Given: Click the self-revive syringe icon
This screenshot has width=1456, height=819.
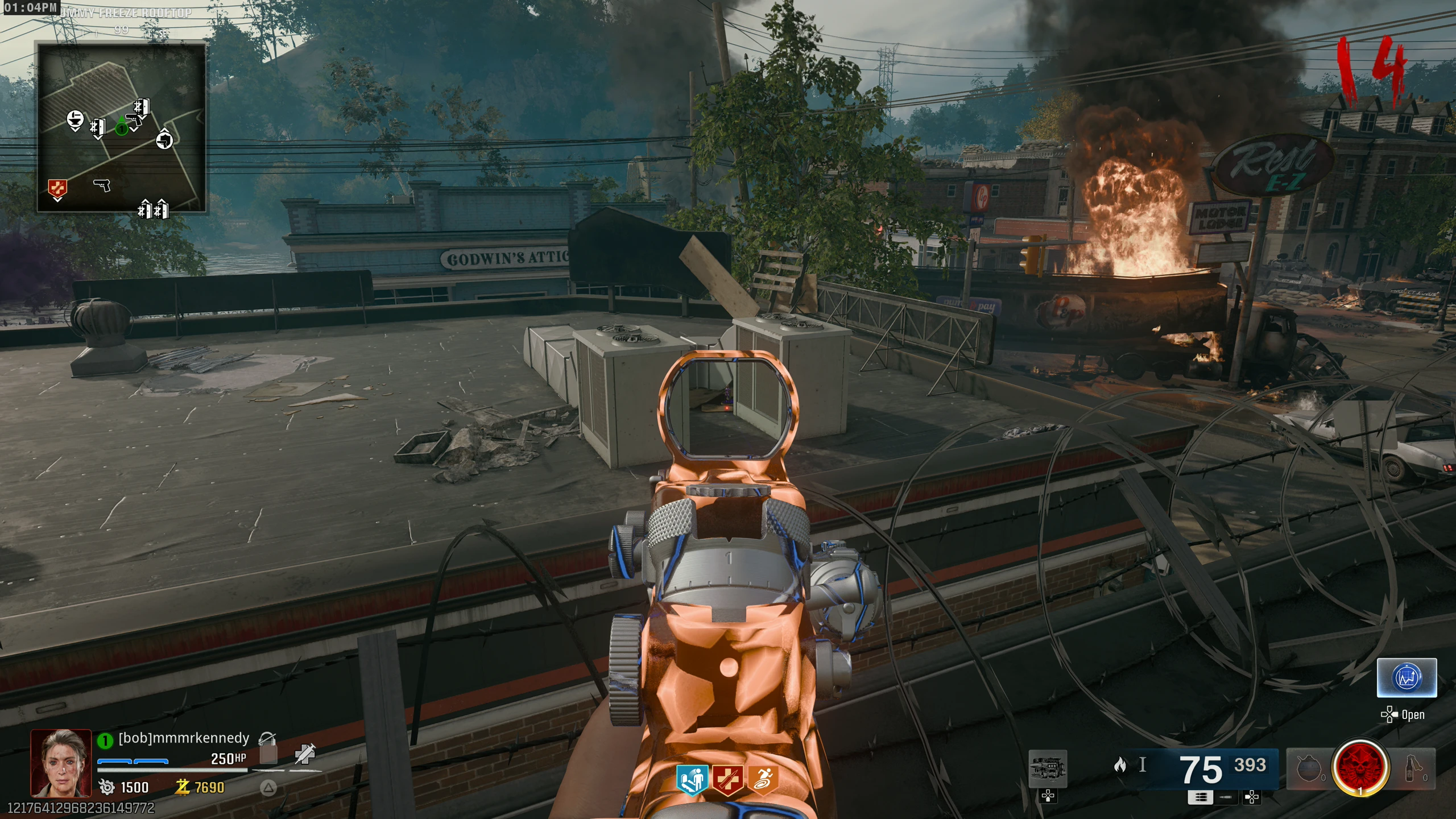Looking at the screenshot, I should pos(305,755).
